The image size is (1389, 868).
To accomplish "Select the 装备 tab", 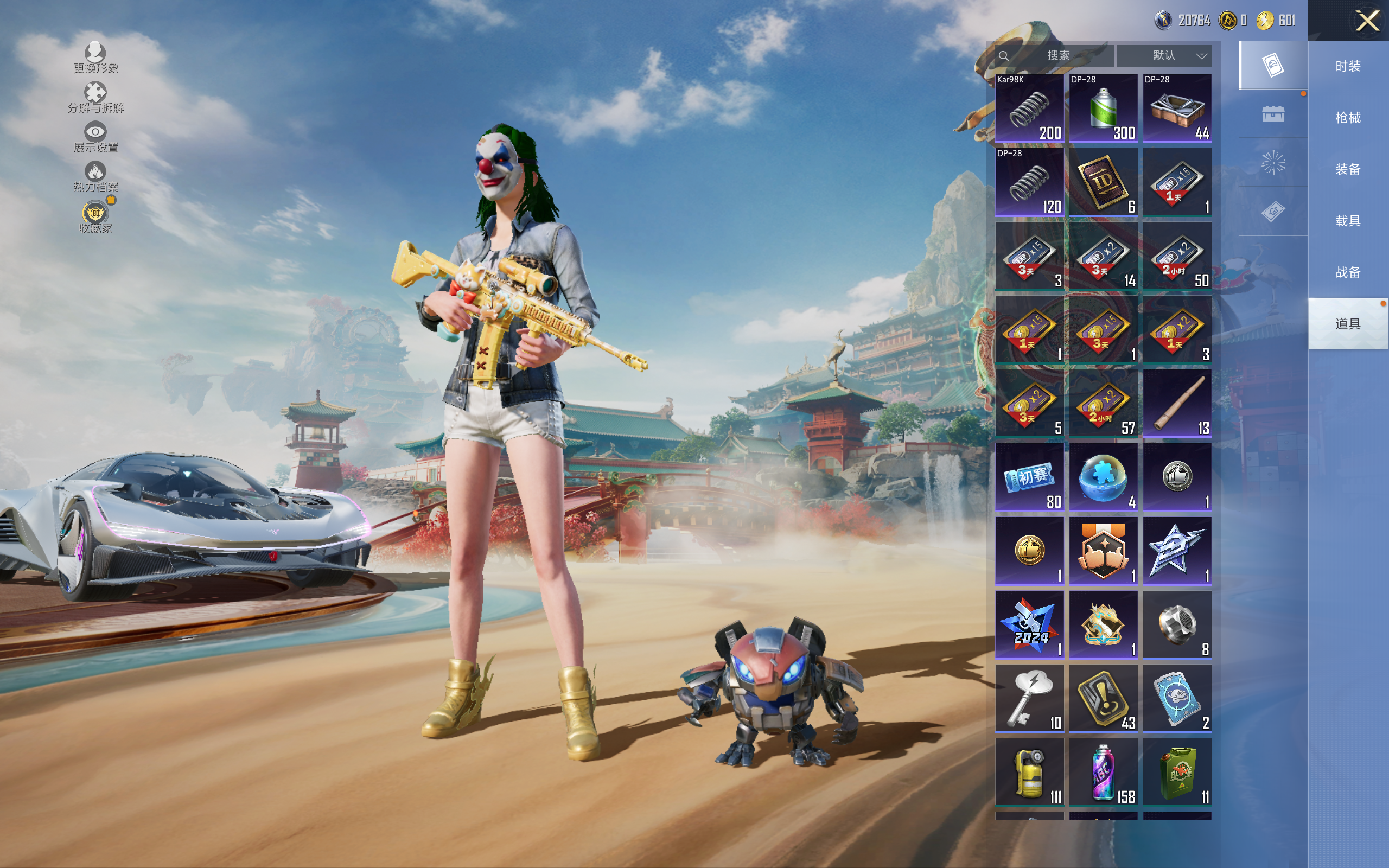I will point(1347,169).
